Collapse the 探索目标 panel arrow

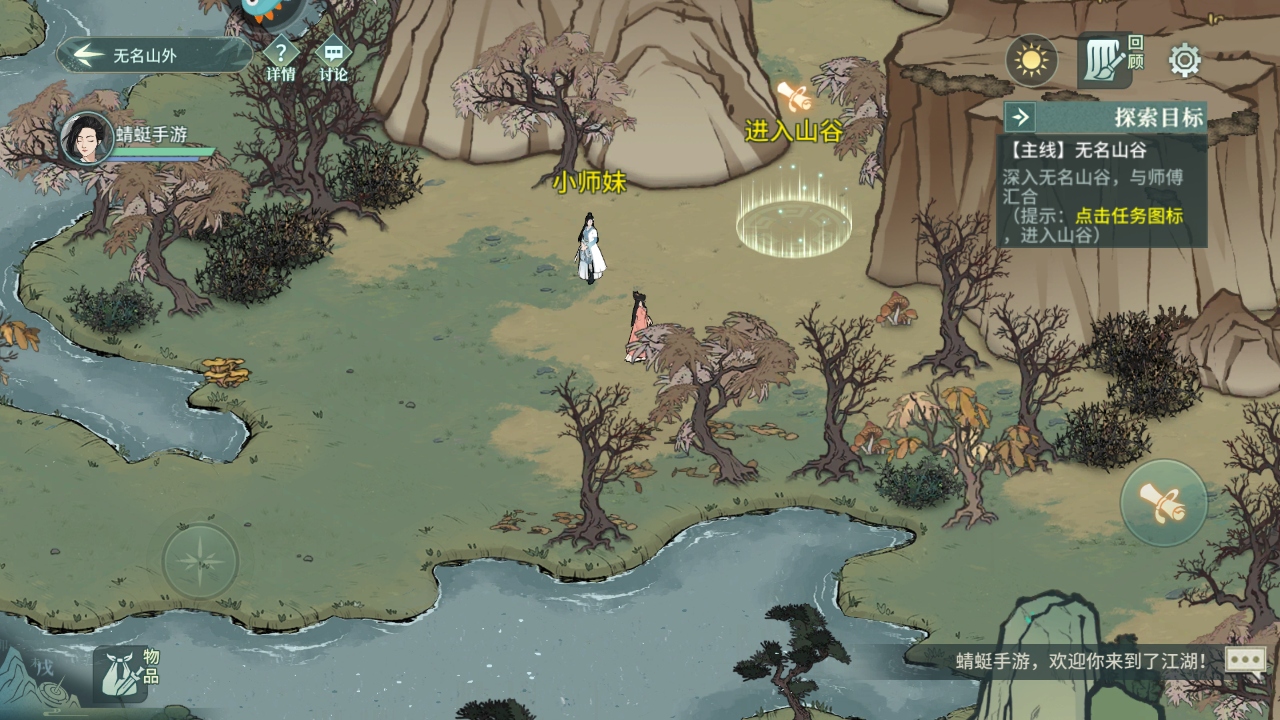coord(1020,117)
